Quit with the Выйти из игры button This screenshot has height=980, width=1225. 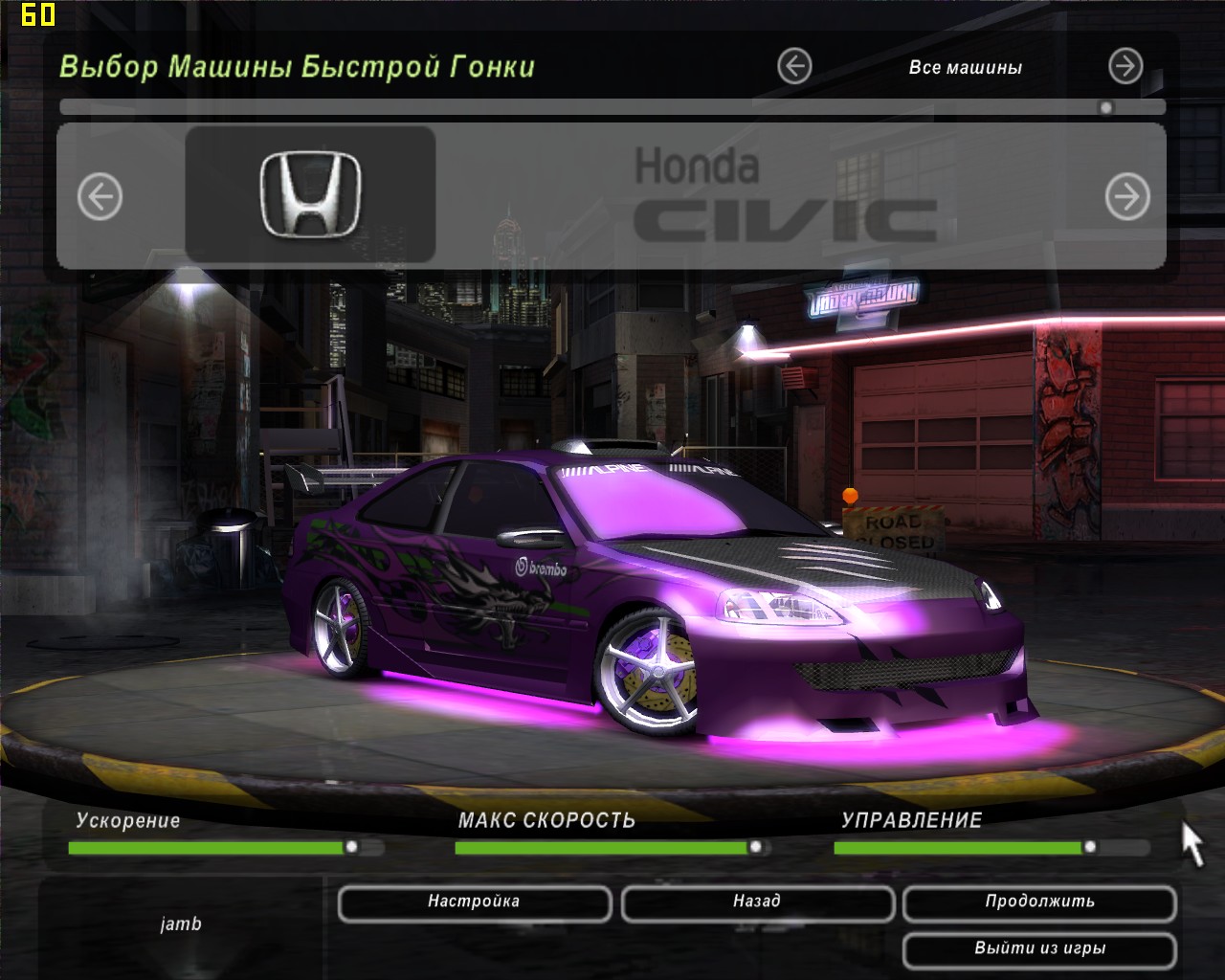[1039, 949]
